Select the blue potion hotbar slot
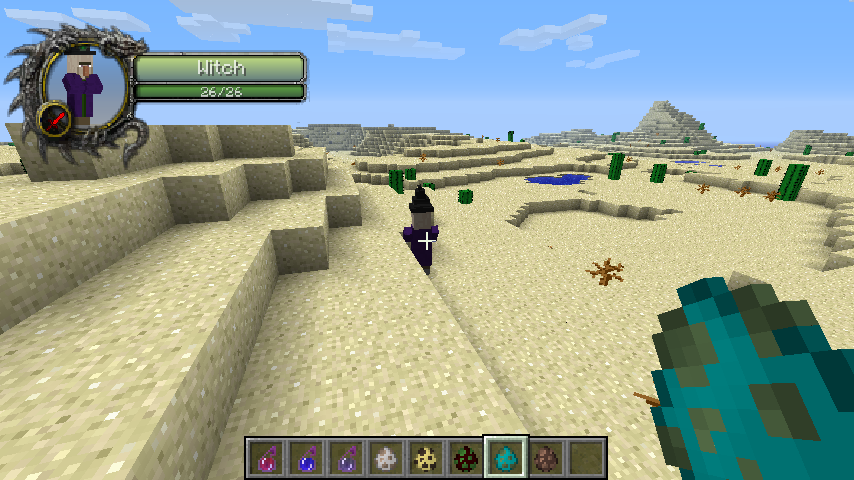Image resolution: width=854 pixels, height=480 pixels. [x=306, y=458]
